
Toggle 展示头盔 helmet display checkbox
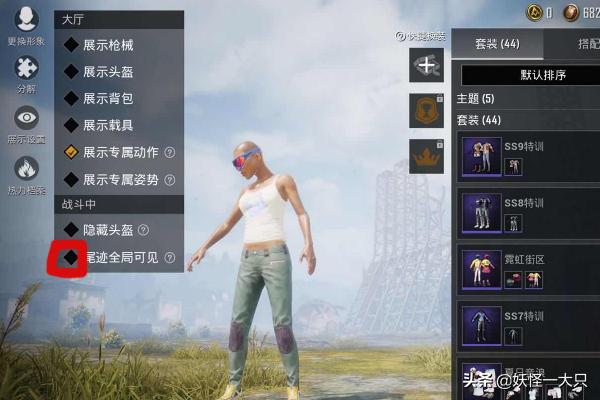pos(71,72)
